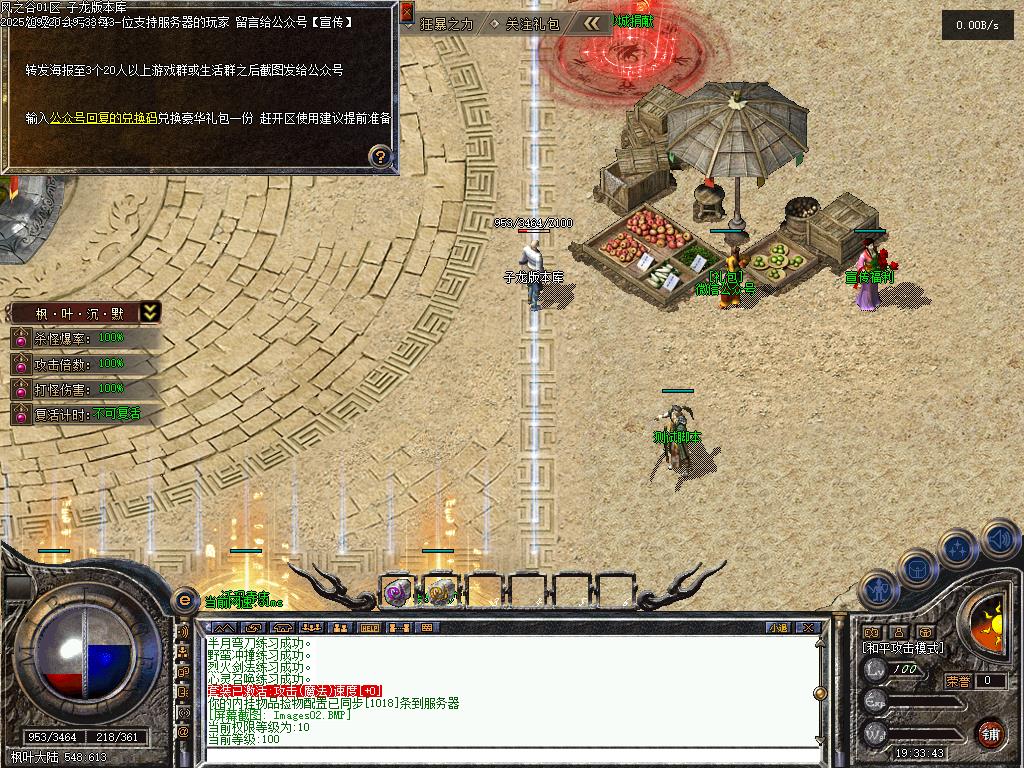Close the chat panel with X button

[x=808, y=628]
